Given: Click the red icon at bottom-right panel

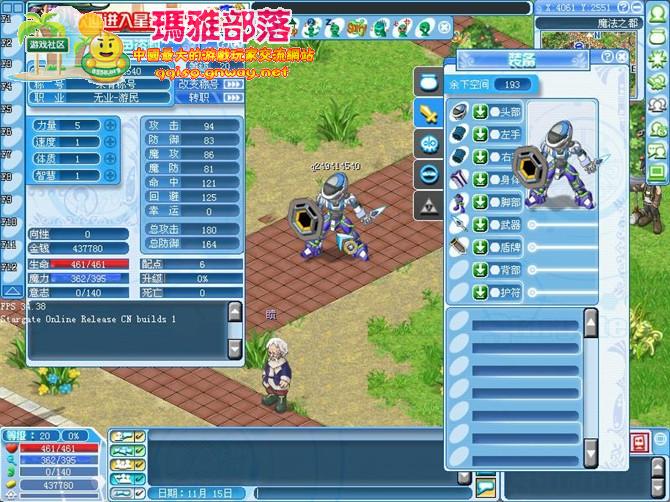Looking at the screenshot, I should click(x=638, y=440).
